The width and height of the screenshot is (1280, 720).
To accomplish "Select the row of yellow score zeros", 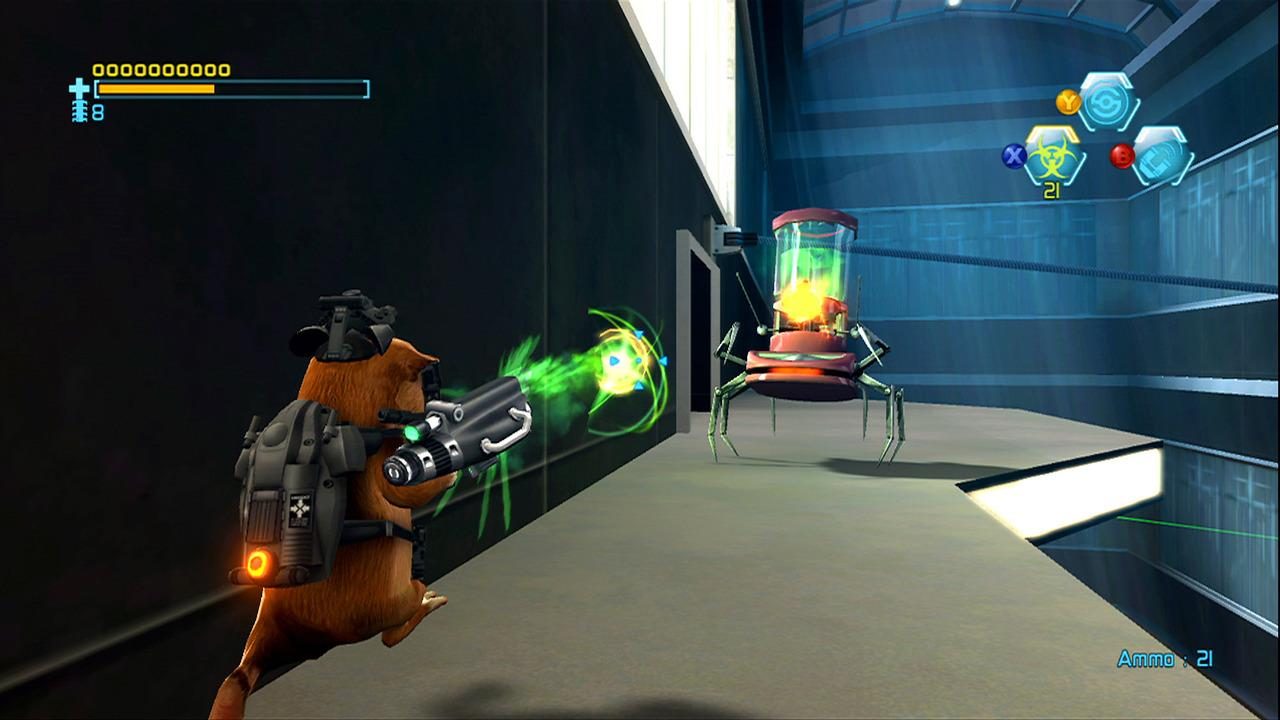I will [160, 70].
